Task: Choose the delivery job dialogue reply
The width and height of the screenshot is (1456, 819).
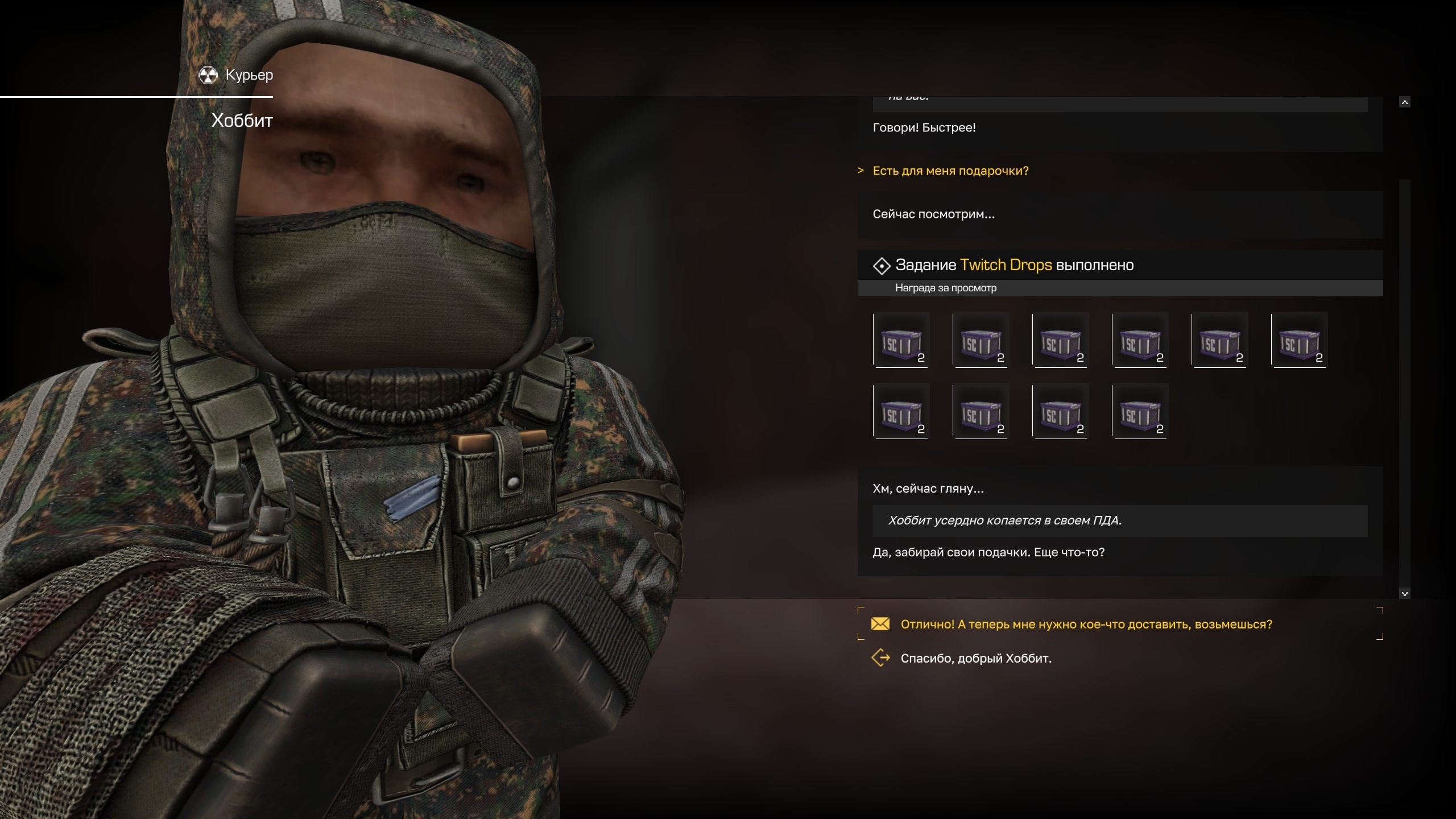Action: coord(1086,624)
